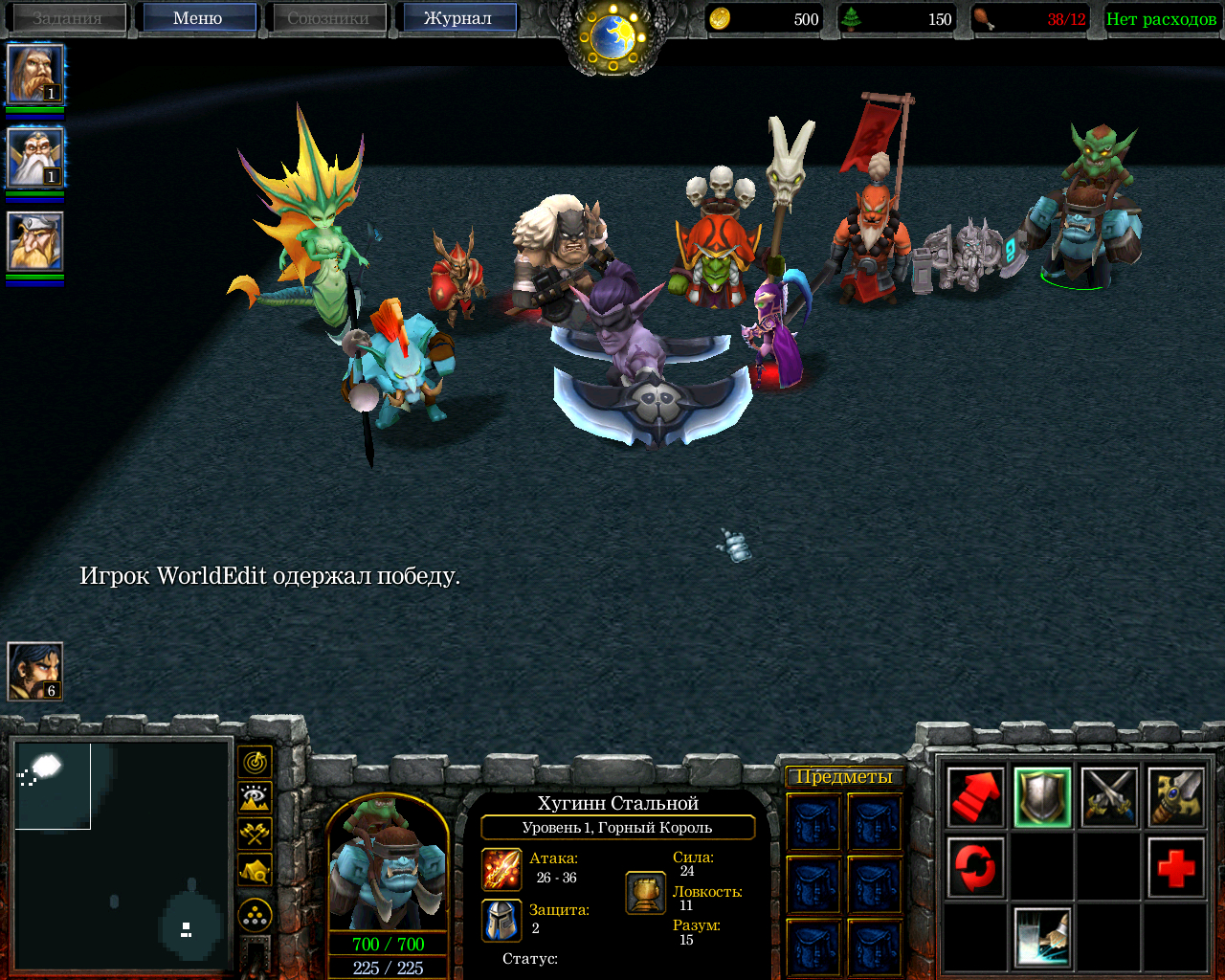This screenshot has height=980, width=1225.
Task: Choose the Attack command (sword icon)
Action: coord(1175,797)
